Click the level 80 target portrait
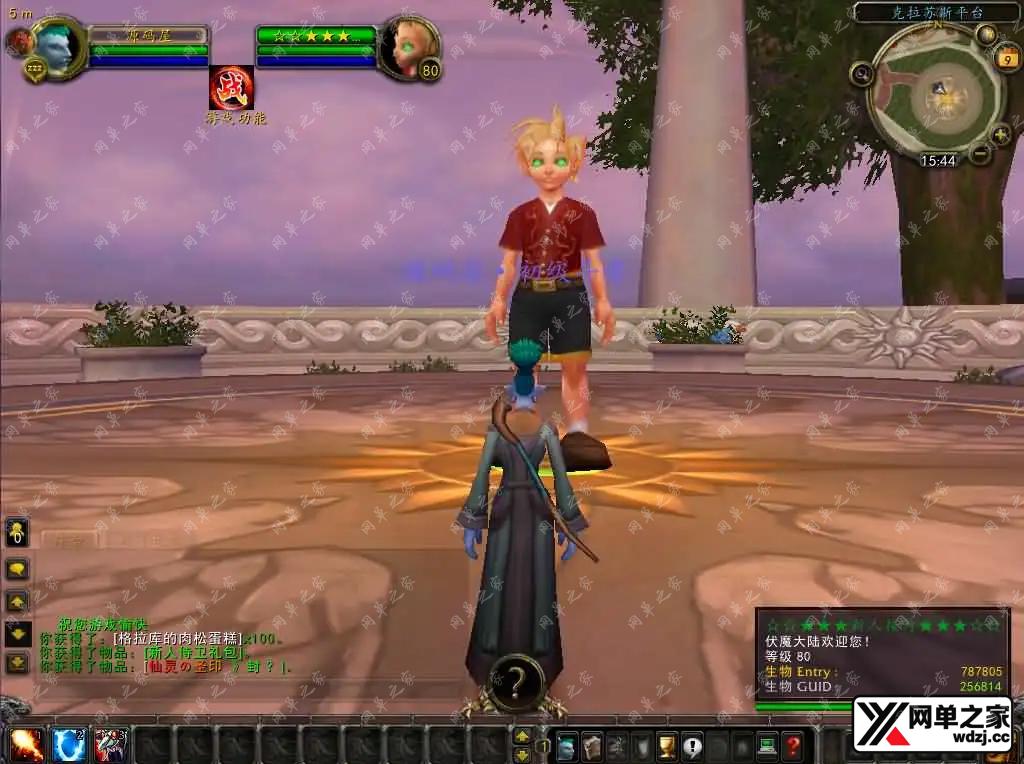Image resolution: width=1024 pixels, height=764 pixels. coord(407,45)
